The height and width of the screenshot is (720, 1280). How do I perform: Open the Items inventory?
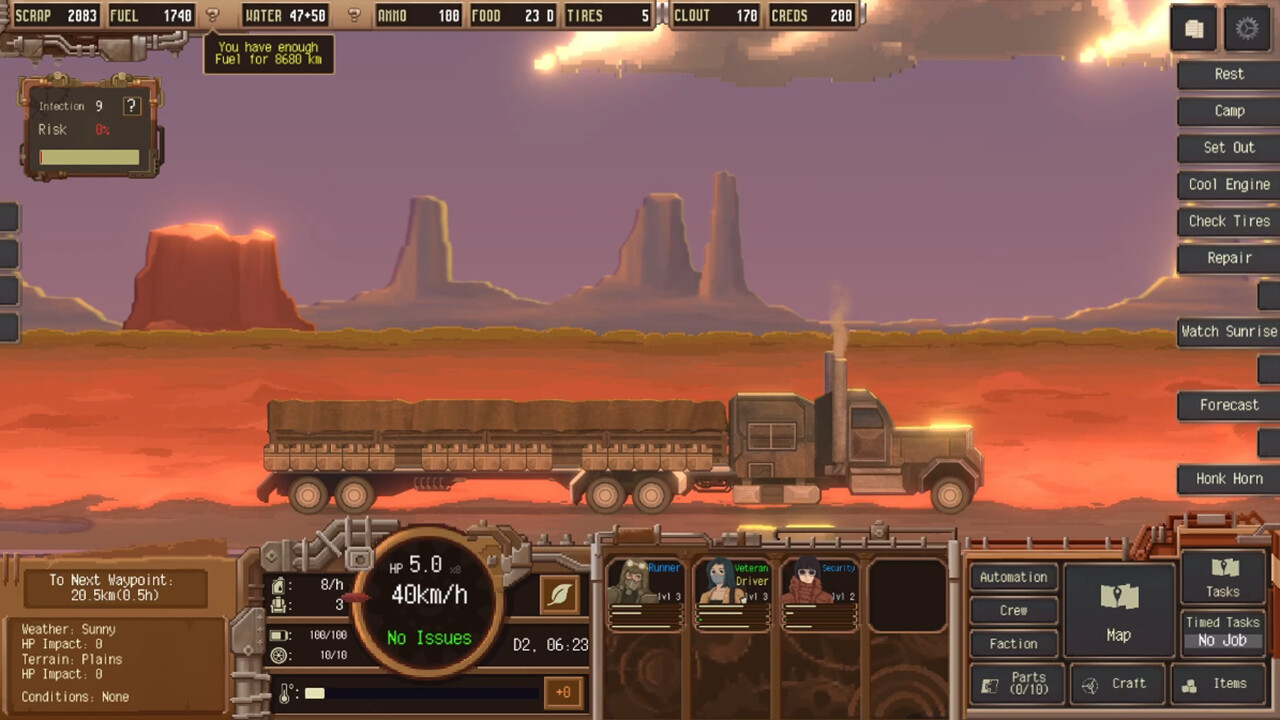[1217, 684]
